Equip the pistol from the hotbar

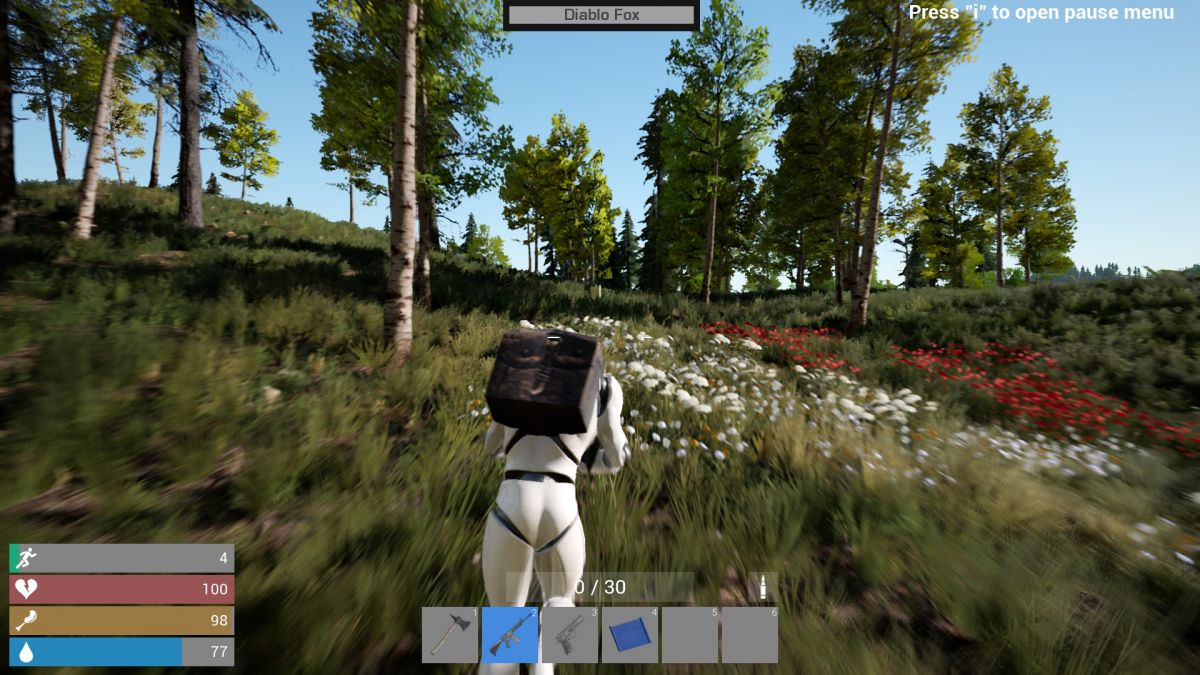click(x=570, y=634)
